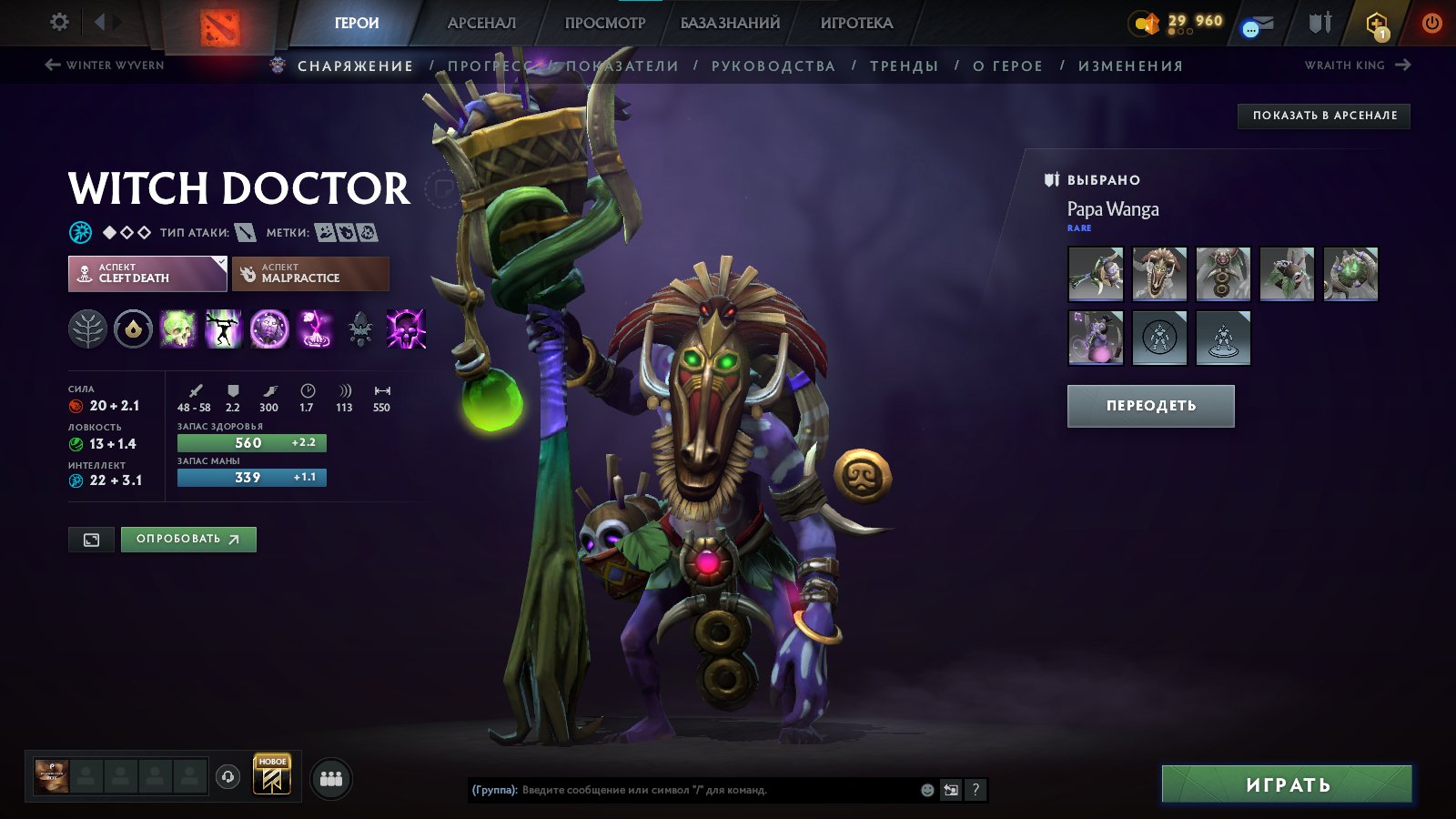The image size is (1456, 819).
Task: Click the power quit button
Action: click(x=1431, y=23)
